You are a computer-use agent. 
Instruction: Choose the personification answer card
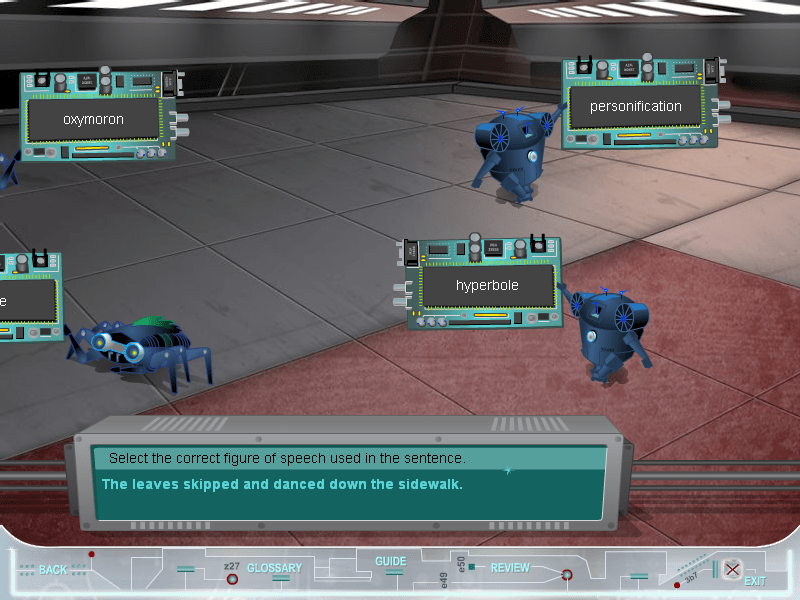(x=635, y=107)
